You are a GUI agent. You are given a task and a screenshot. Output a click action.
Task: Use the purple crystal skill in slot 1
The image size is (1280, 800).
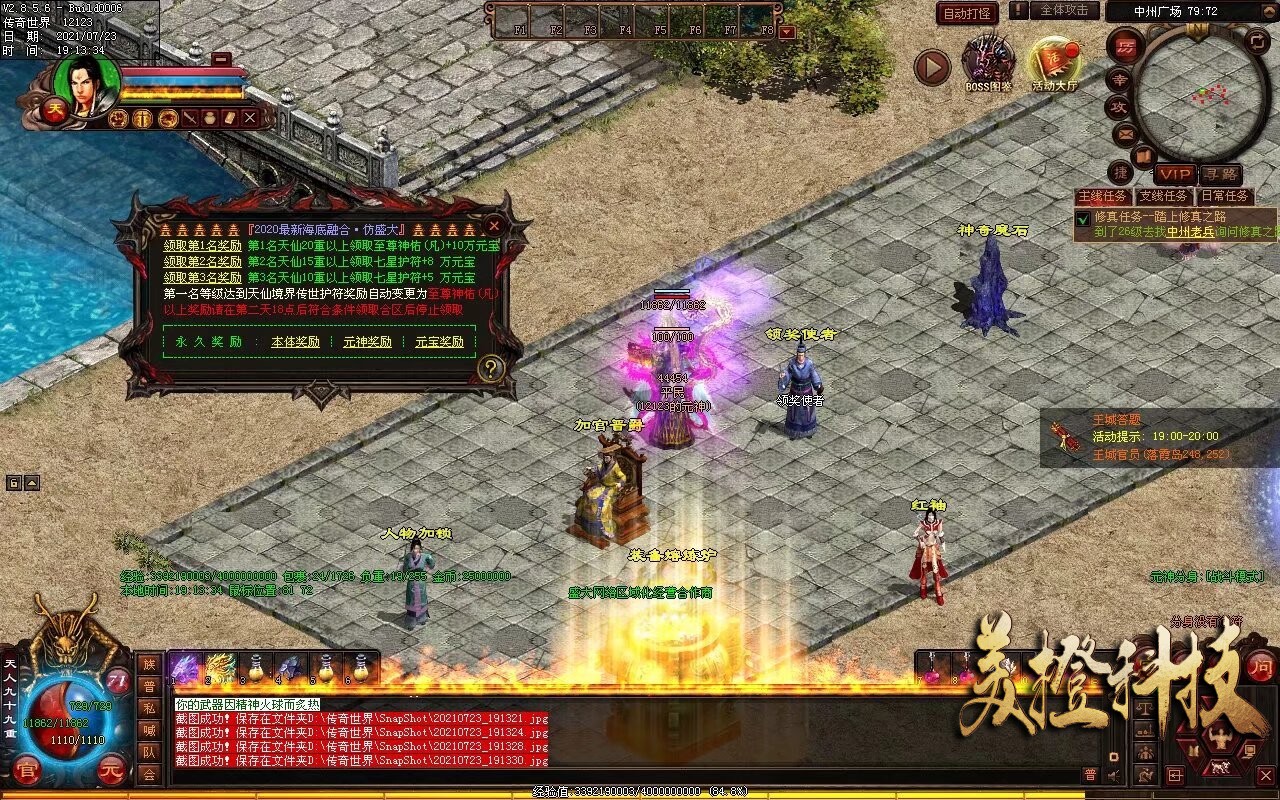pos(184,667)
